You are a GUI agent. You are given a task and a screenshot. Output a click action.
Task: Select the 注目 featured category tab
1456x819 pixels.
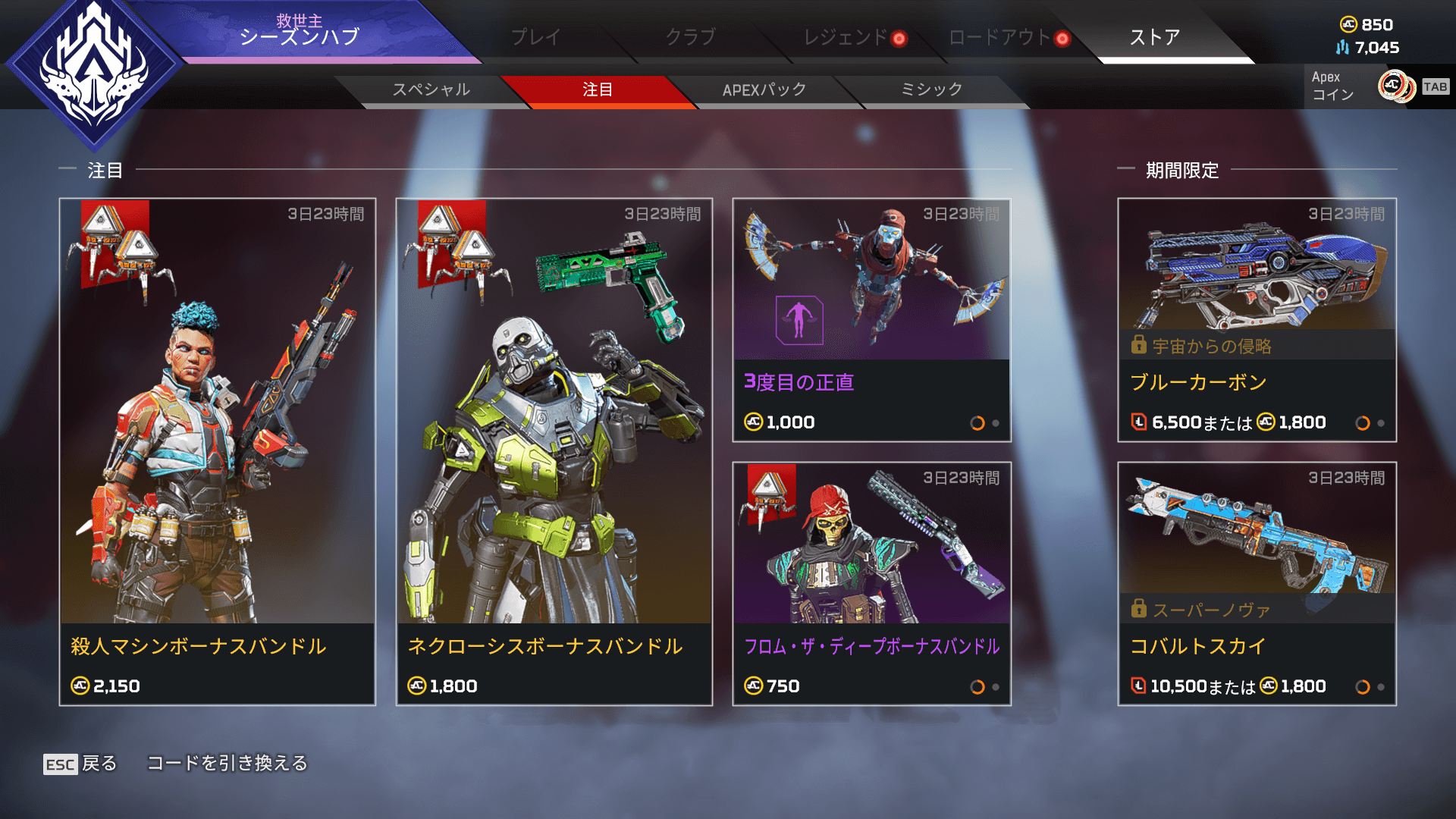598,89
